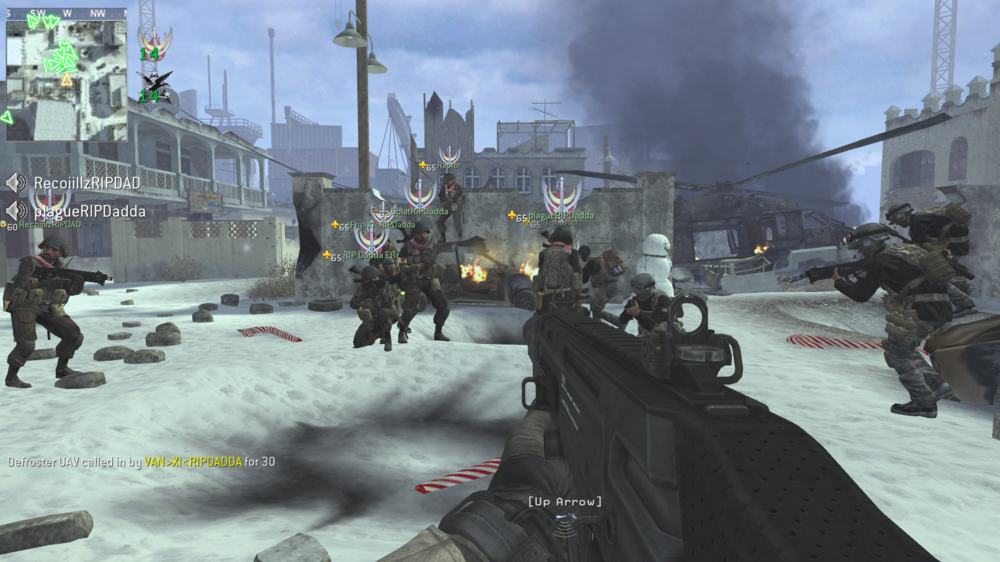This screenshot has width=1000, height=562.
Task: Select plagueRIPDadda in the voice chat list
Action: click(x=89, y=211)
